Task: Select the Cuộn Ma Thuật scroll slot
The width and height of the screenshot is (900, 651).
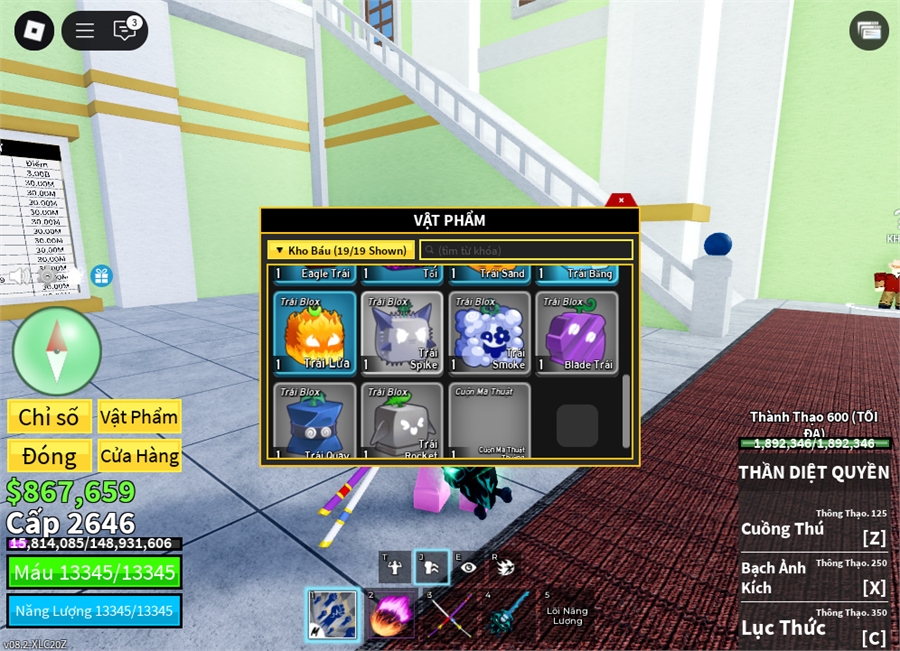Action: tap(489, 420)
